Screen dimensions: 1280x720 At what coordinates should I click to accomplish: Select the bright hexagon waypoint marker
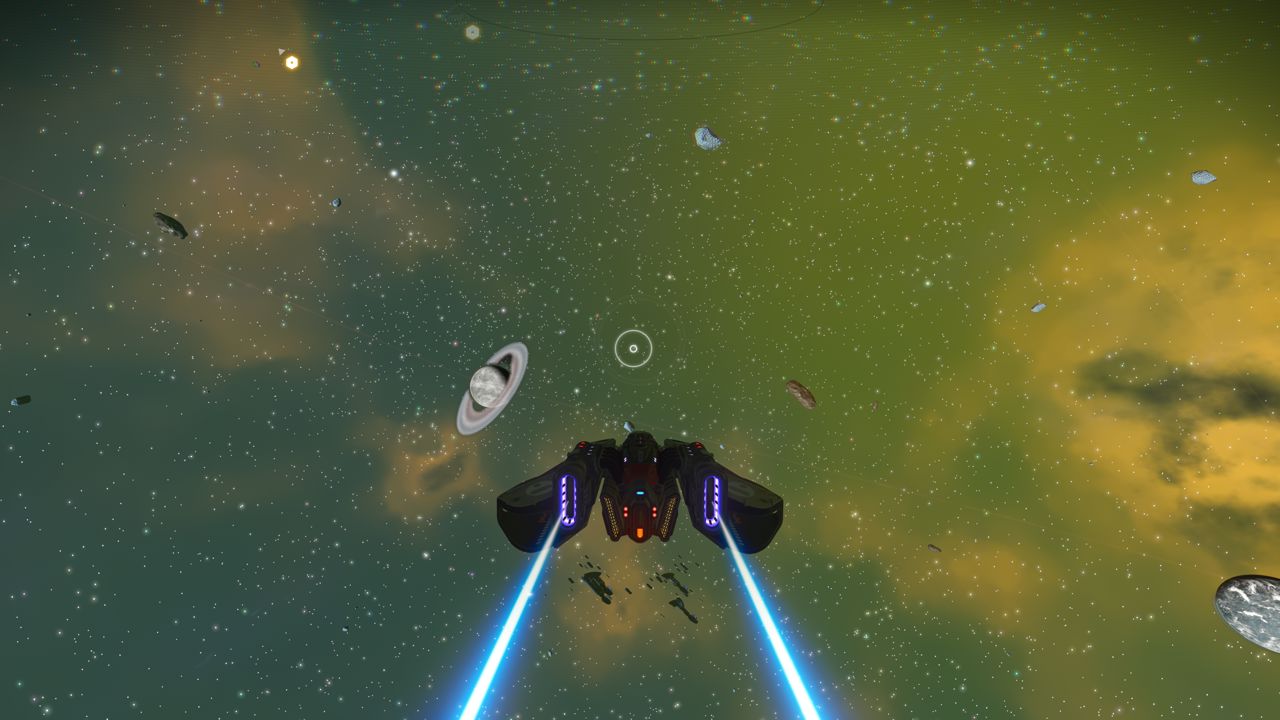point(291,62)
